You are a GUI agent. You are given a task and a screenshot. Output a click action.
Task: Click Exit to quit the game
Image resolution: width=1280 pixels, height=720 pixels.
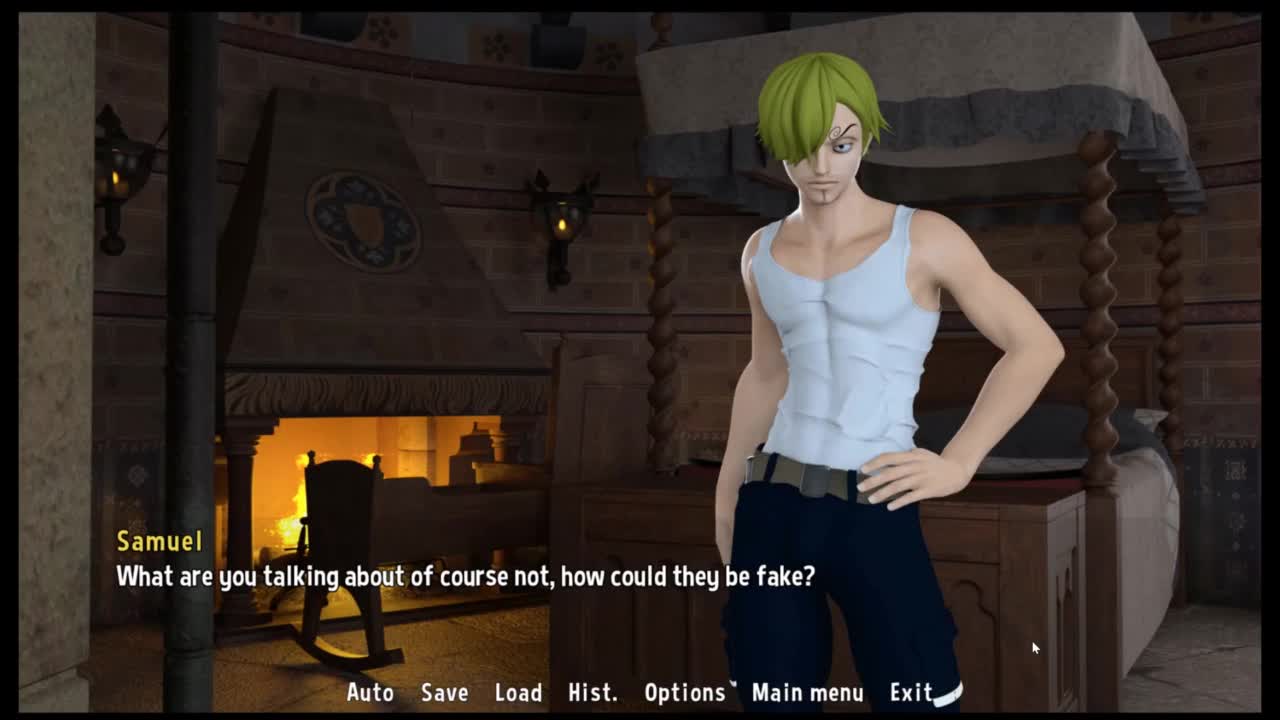(911, 692)
